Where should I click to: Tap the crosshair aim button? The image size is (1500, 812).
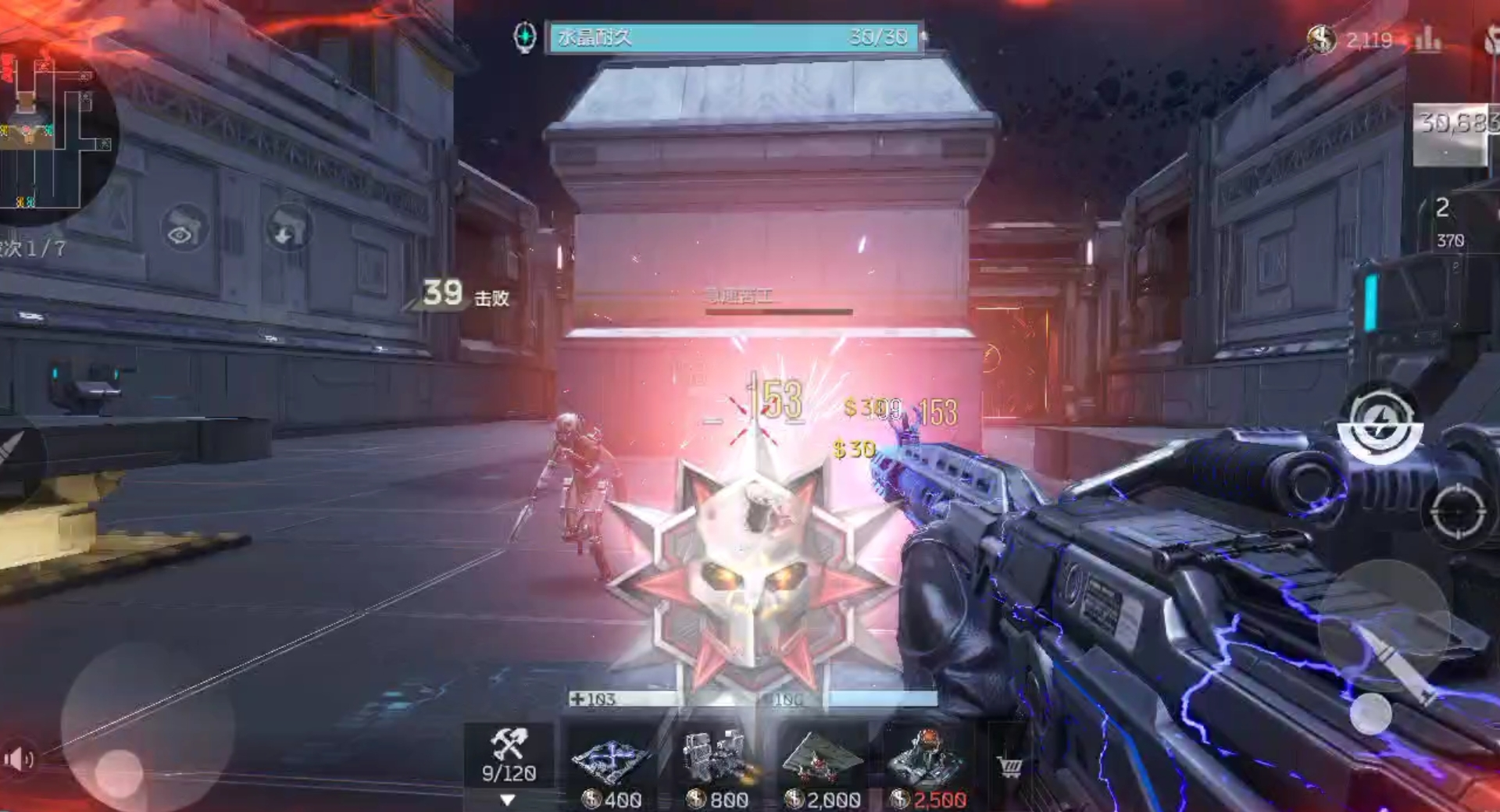(x=1458, y=512)
